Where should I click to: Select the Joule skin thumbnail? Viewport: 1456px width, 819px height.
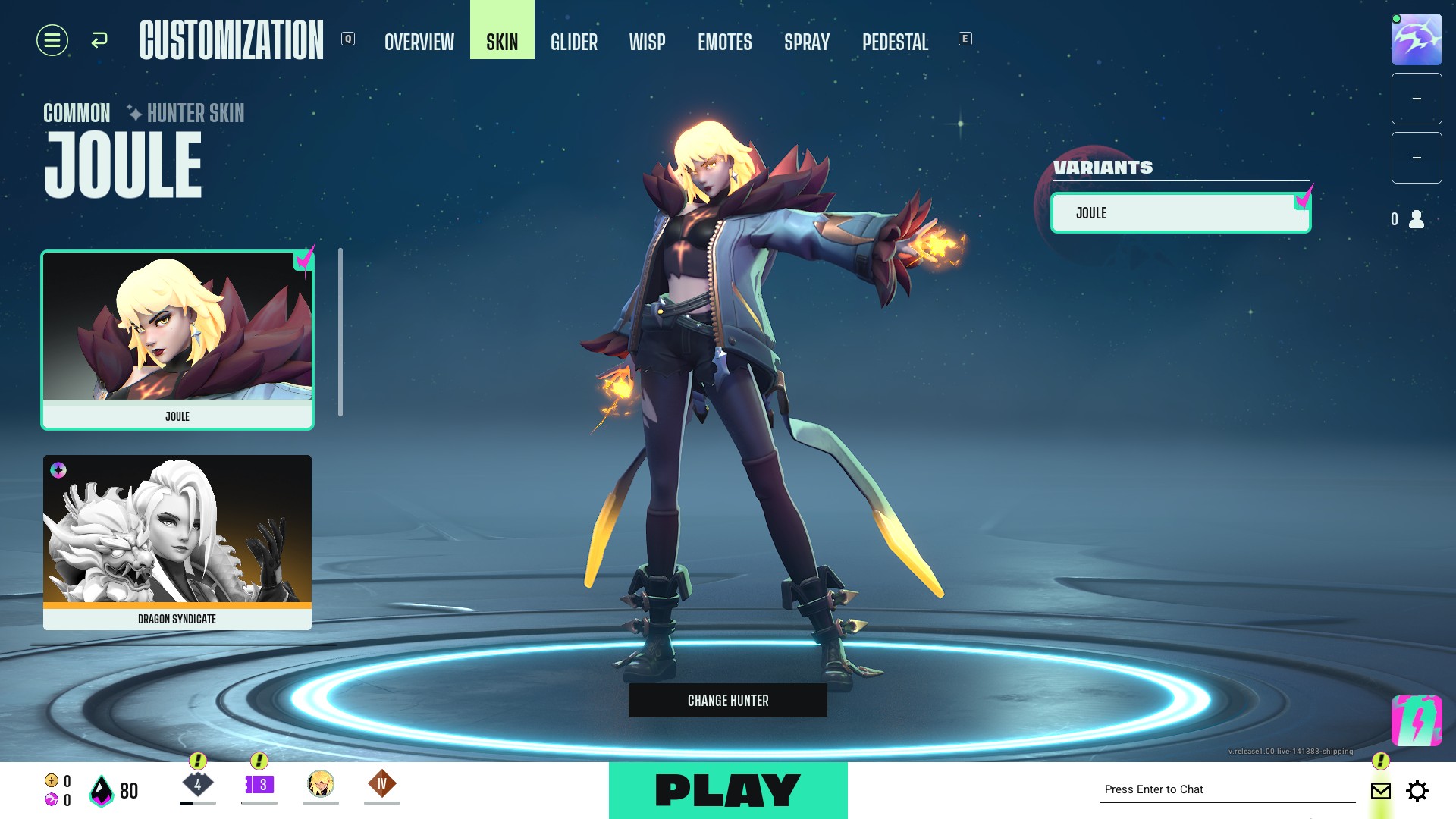[x=177, y=340]
